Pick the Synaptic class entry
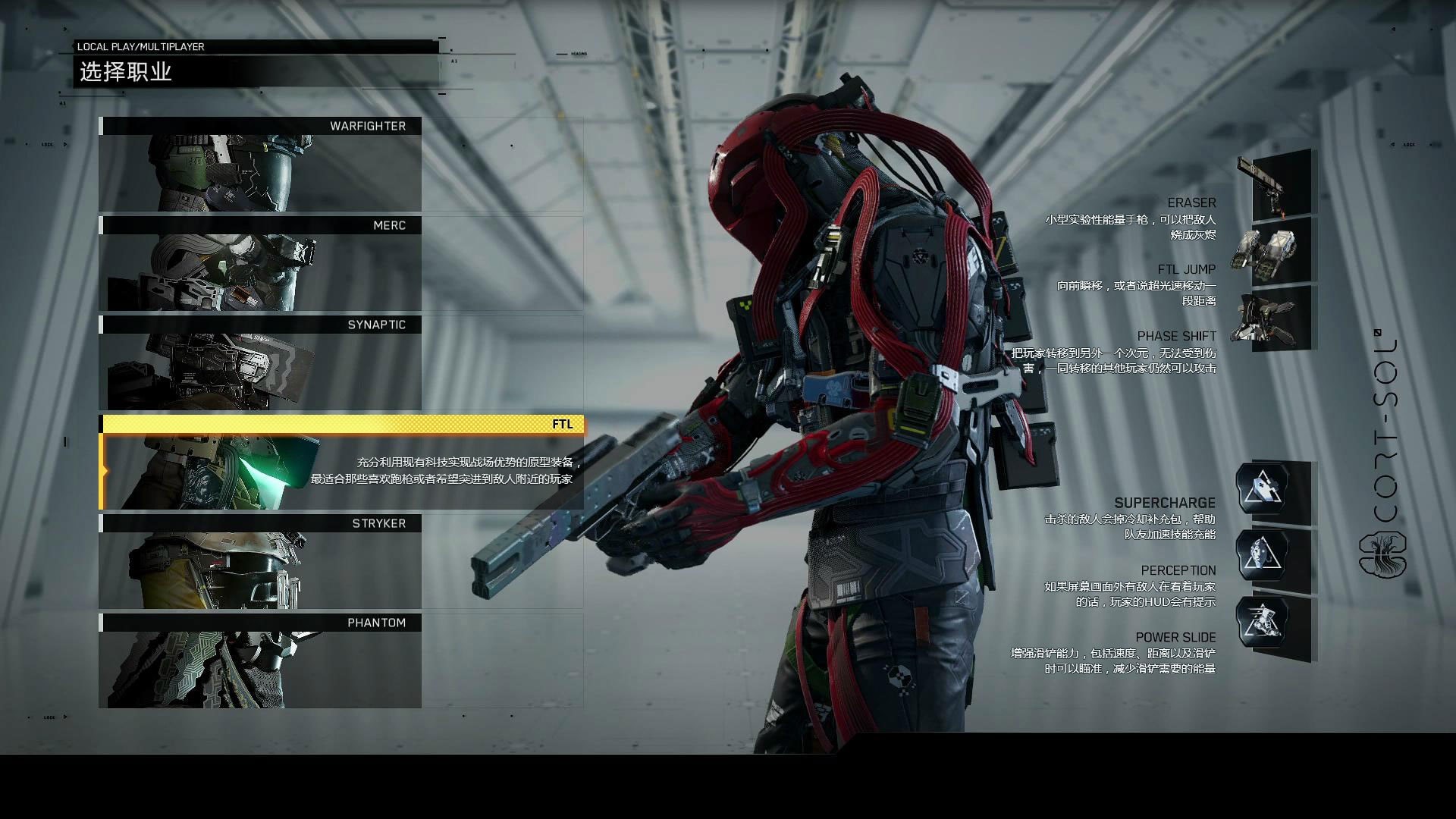Image resolution: width=1456 pixels, height=819 pixels. 260,363
